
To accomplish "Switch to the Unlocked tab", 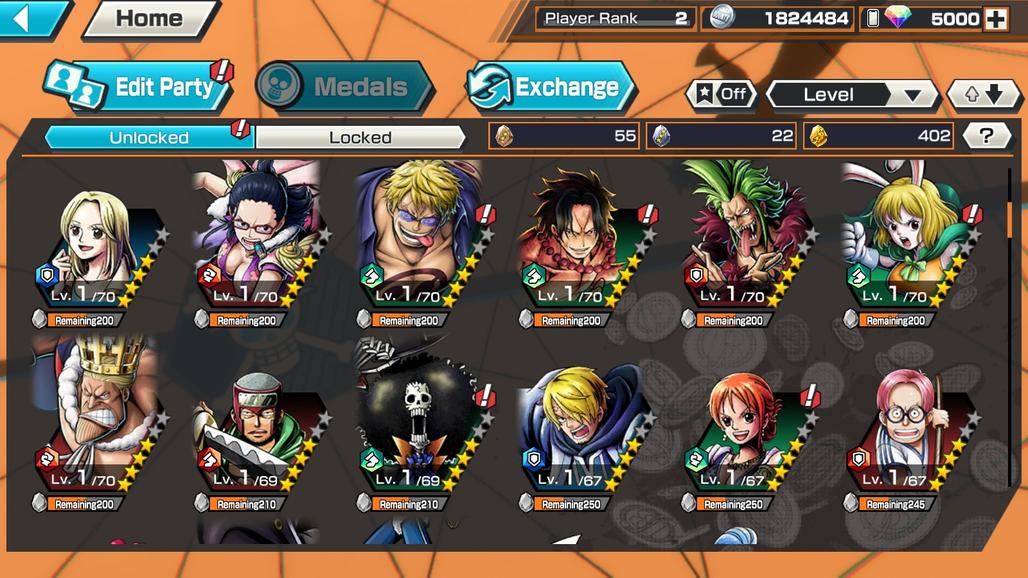I will [149, 137].
